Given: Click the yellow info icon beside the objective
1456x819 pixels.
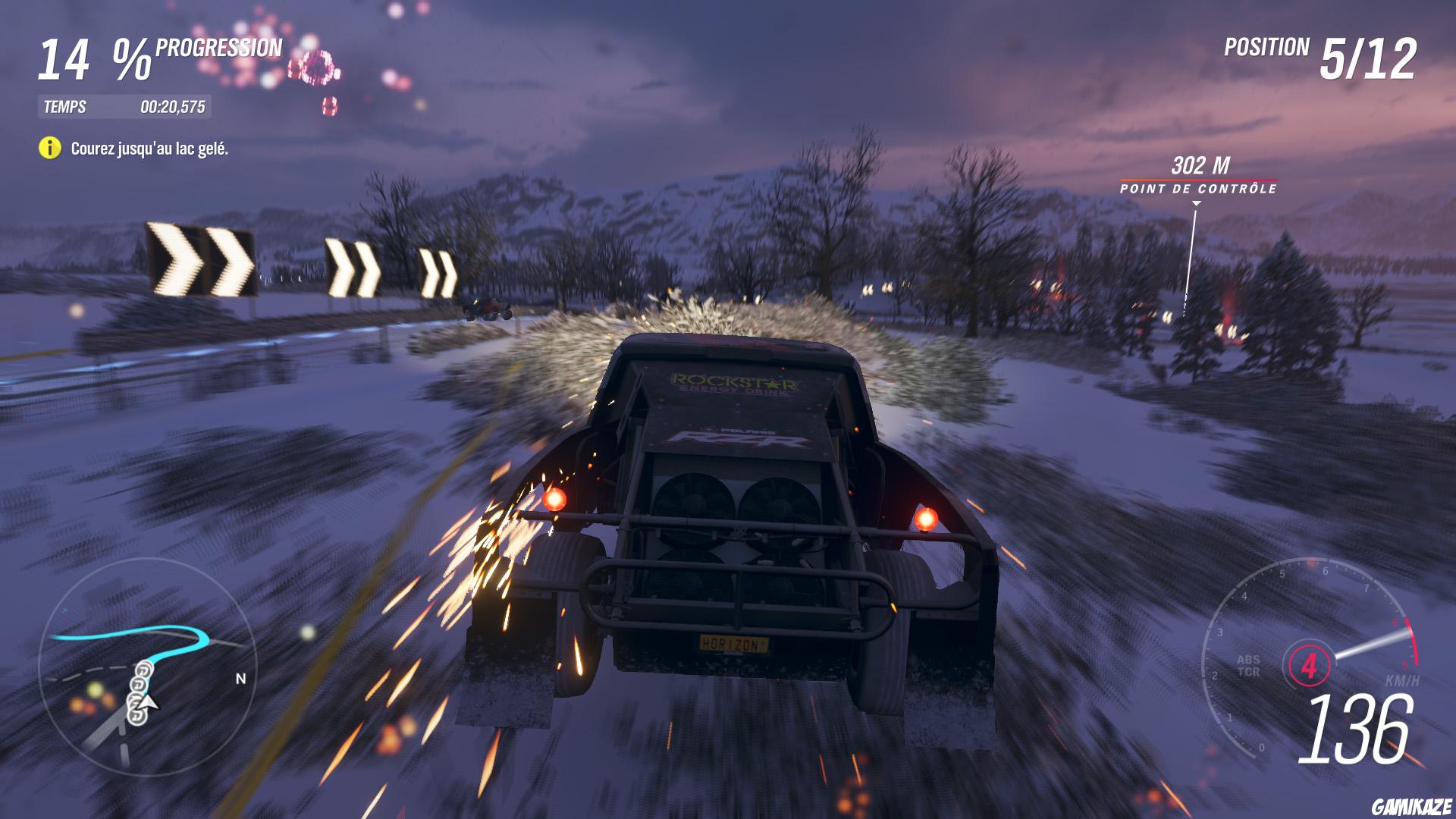Looking at the screenshot, I should pos(49,149).
